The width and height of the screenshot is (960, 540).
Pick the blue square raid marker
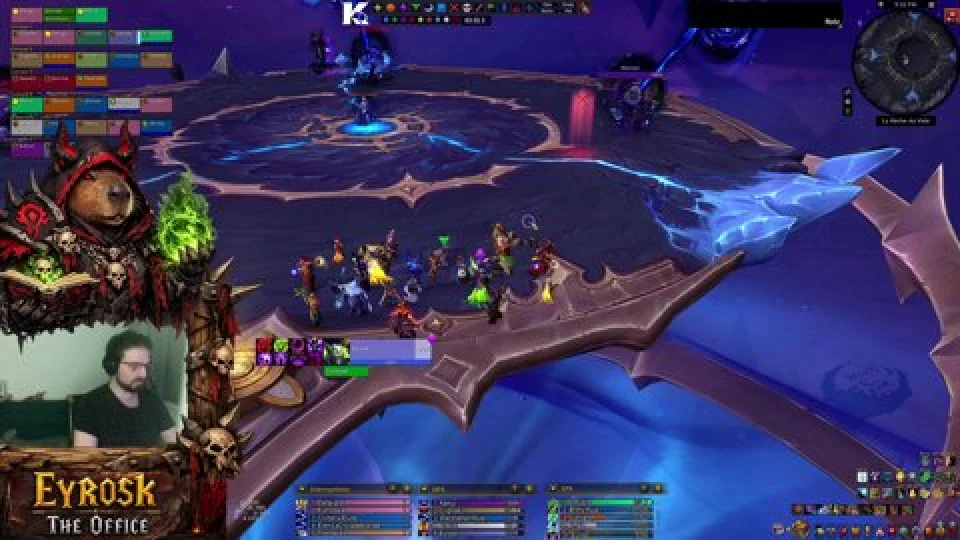pos(441,8)
